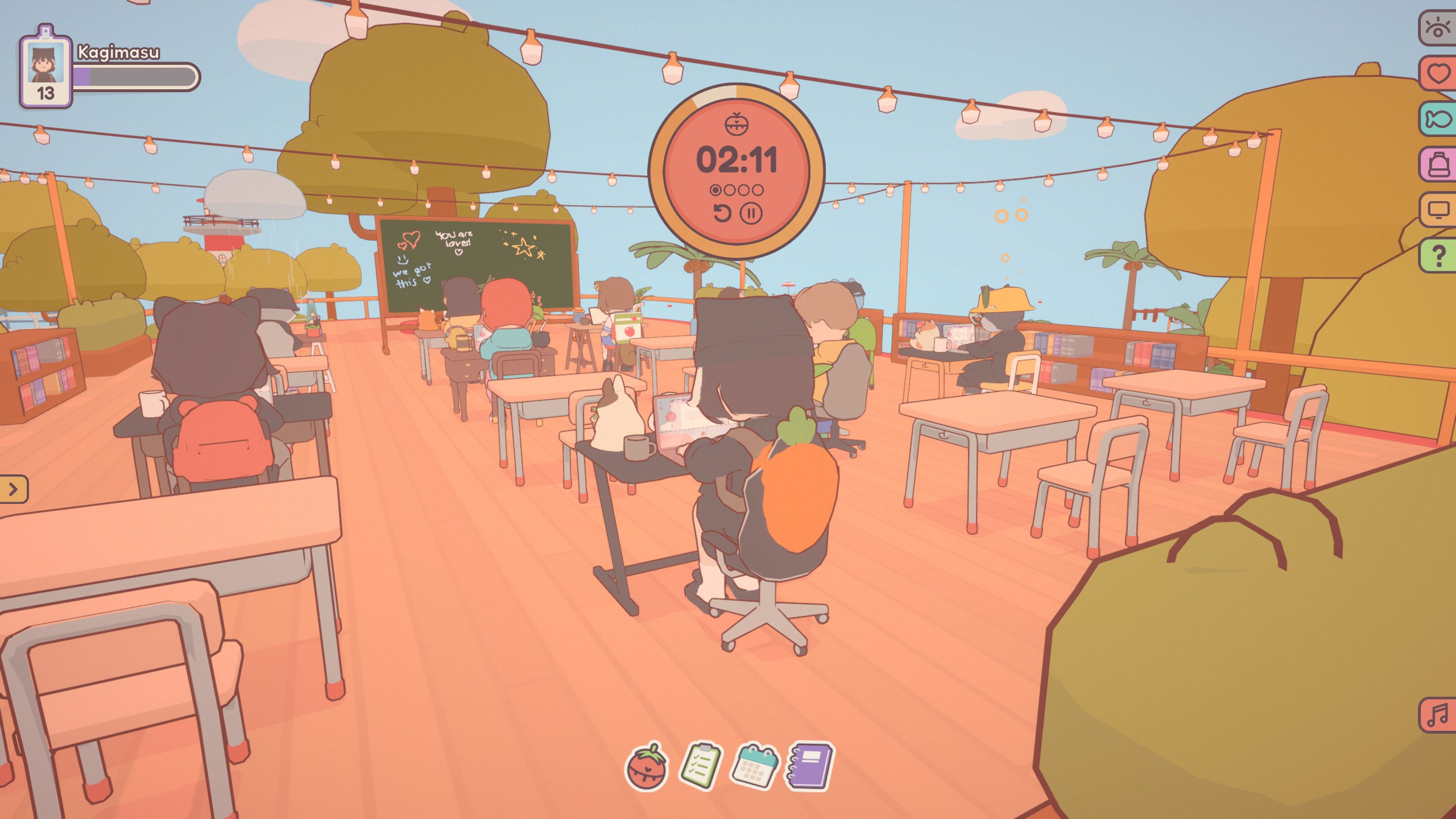The height and width of the screenshot is (819, 1456).
Task: Reset the timer with the restart arrow
Action: click(x=723, y=213)
